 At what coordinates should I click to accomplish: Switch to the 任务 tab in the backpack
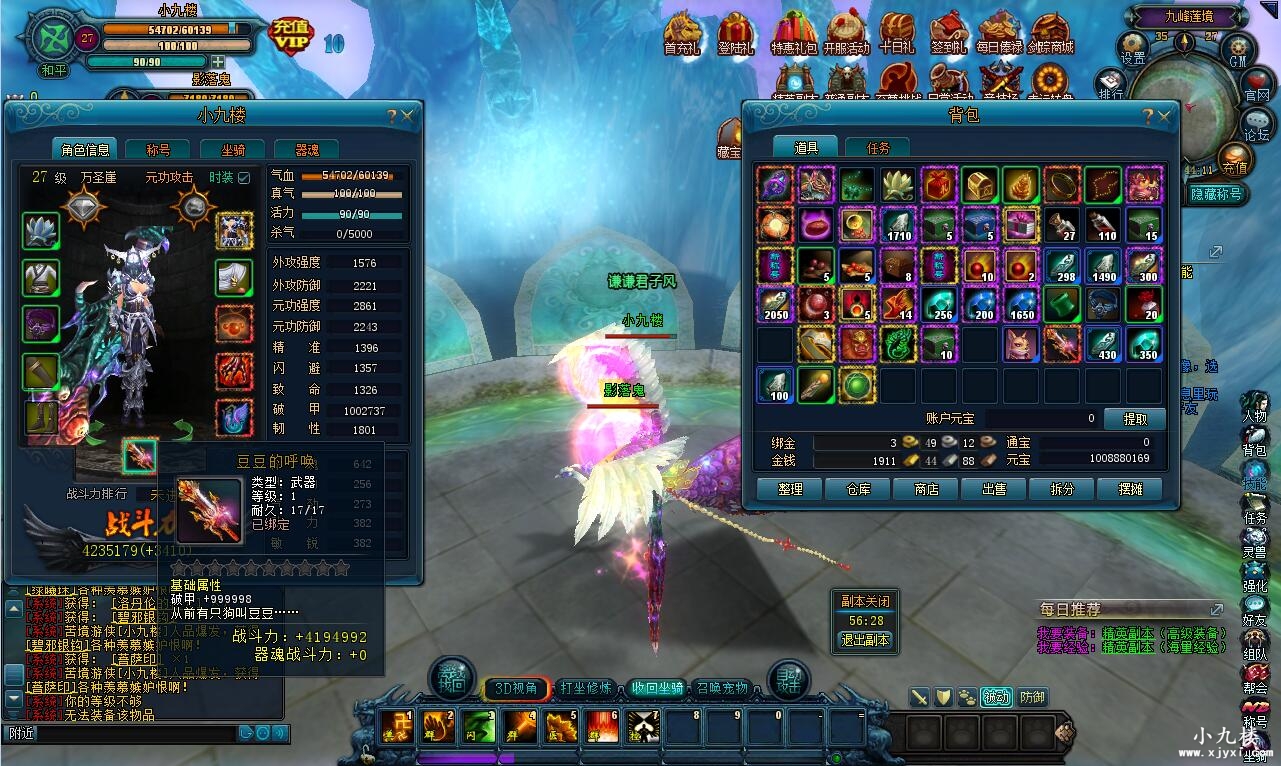(x=877, y=148)
